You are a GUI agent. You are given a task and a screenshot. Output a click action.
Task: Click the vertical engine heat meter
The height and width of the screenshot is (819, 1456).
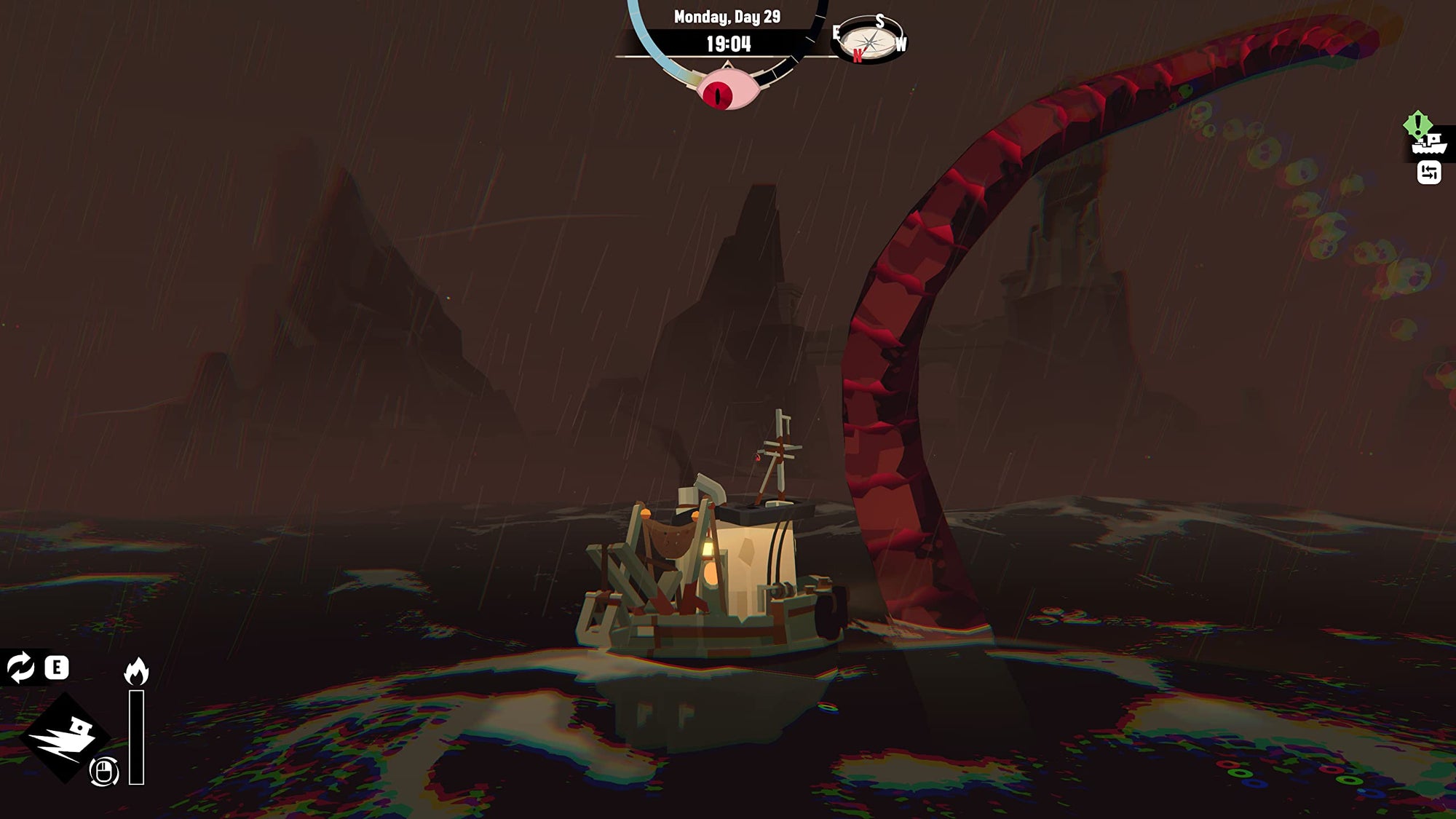click(137, 735)
